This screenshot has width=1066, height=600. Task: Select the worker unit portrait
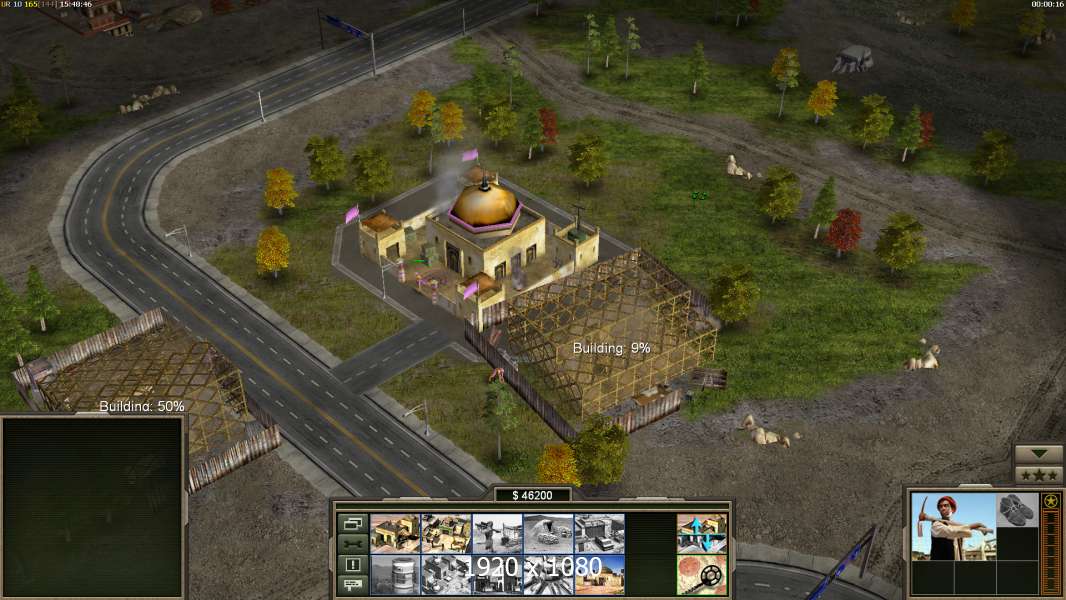click(953, 526)
